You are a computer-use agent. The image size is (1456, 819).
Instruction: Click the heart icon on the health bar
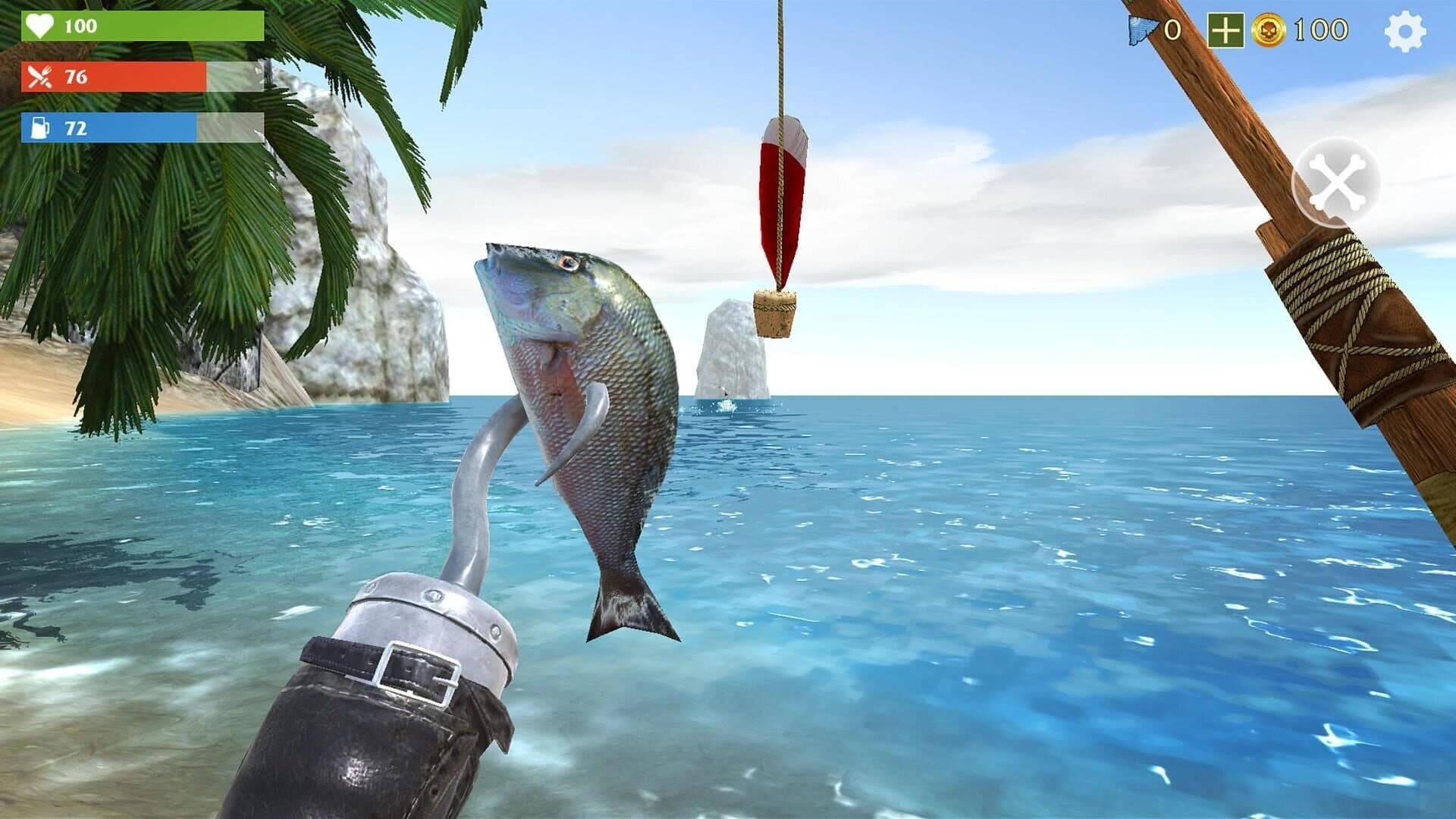click(x=42, y=26)
